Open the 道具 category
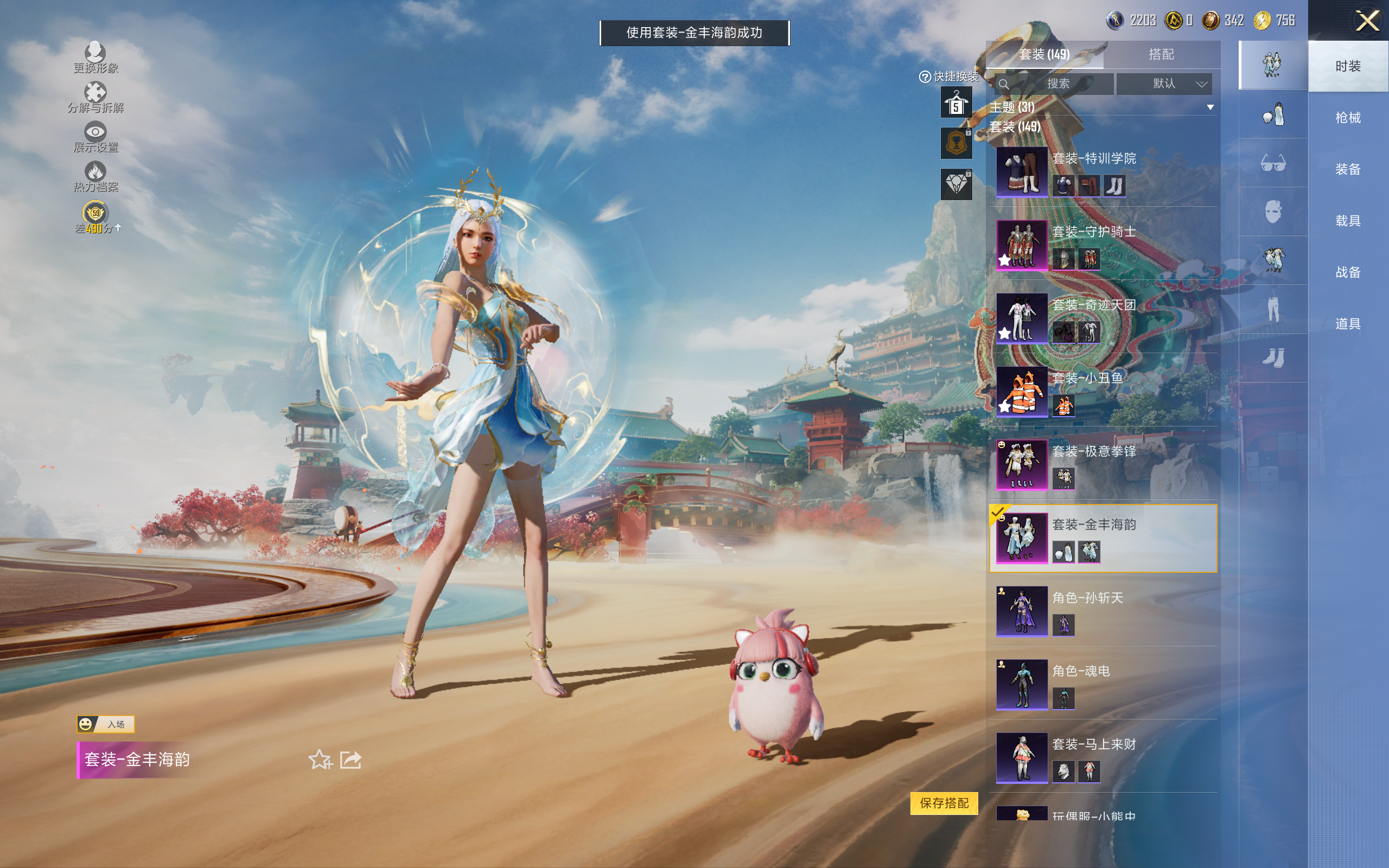The height and width of the screenshot is (868, 1389). click(1347, 324)
